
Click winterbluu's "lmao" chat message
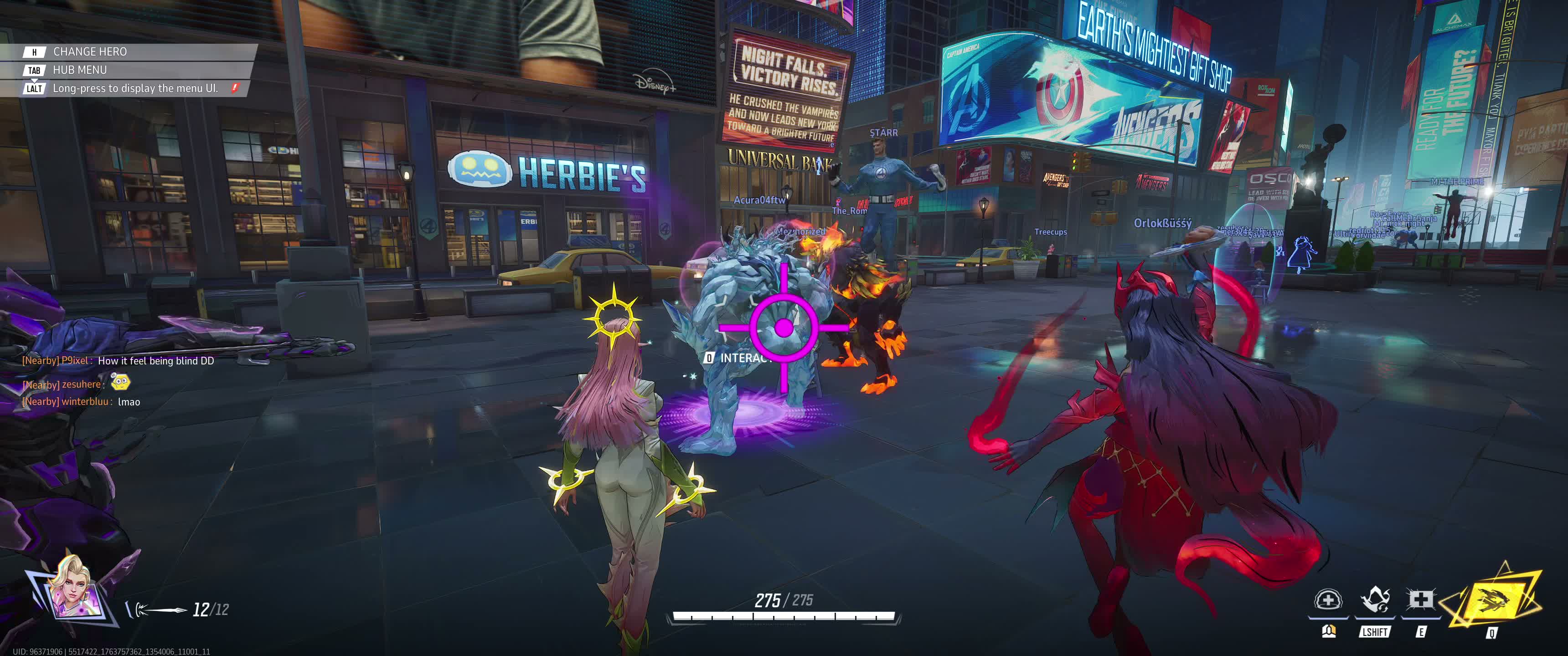coord(81,402)
